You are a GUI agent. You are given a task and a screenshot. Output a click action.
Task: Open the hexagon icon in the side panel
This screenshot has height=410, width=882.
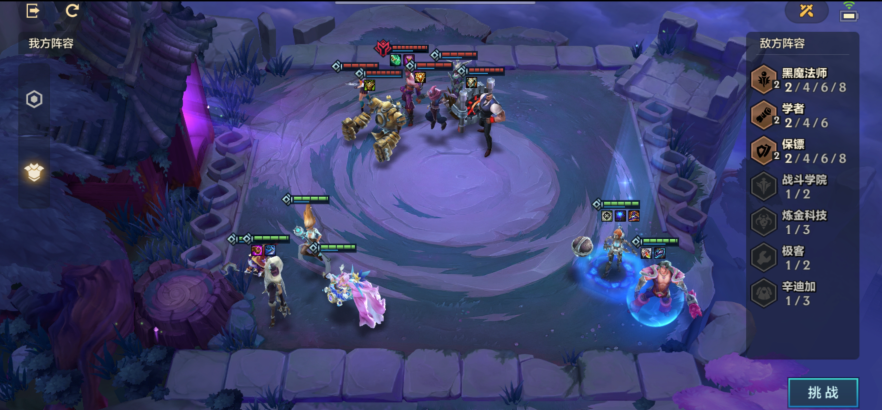[34, 99]
